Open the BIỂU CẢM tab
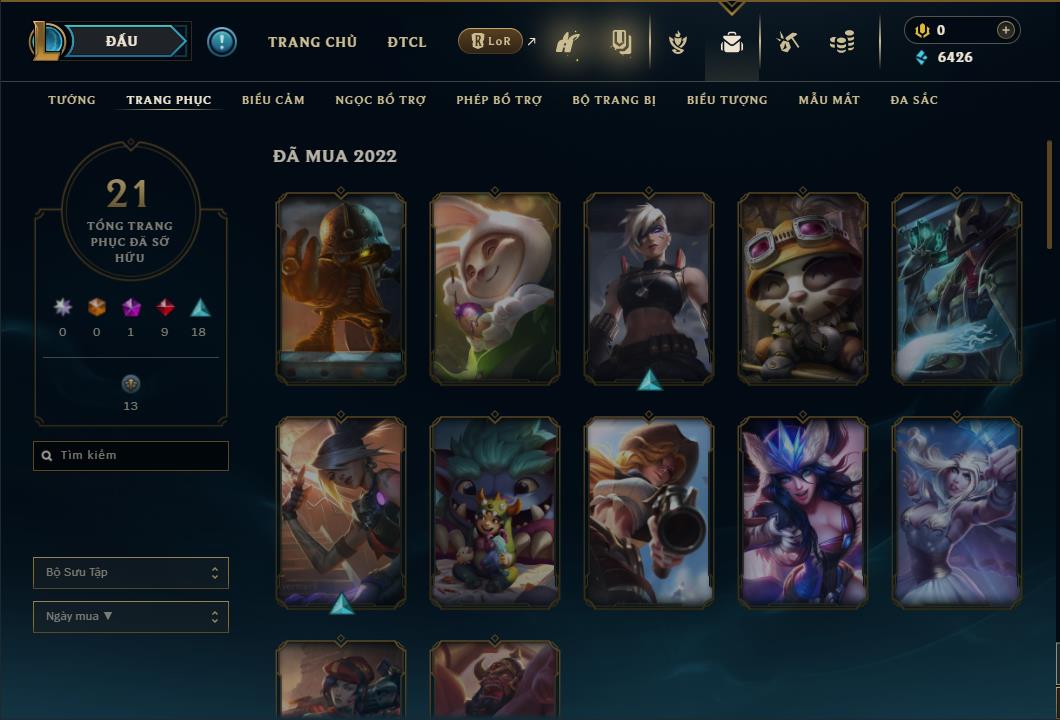The width and height of the screenshot is (1060, 720). pyautogui.click(x=273, y=100)
